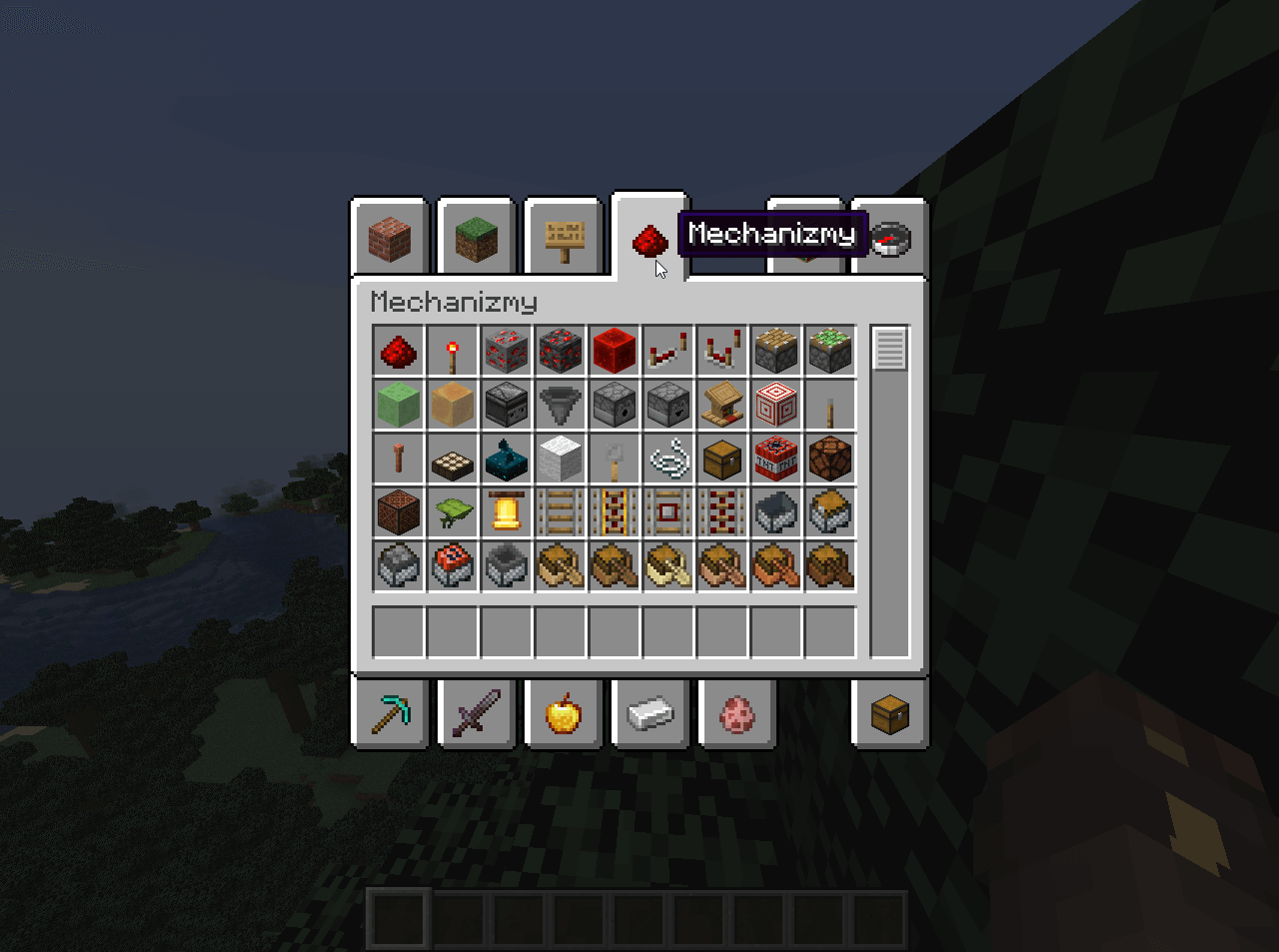Open the brick block Building Blocks tab

390,239
